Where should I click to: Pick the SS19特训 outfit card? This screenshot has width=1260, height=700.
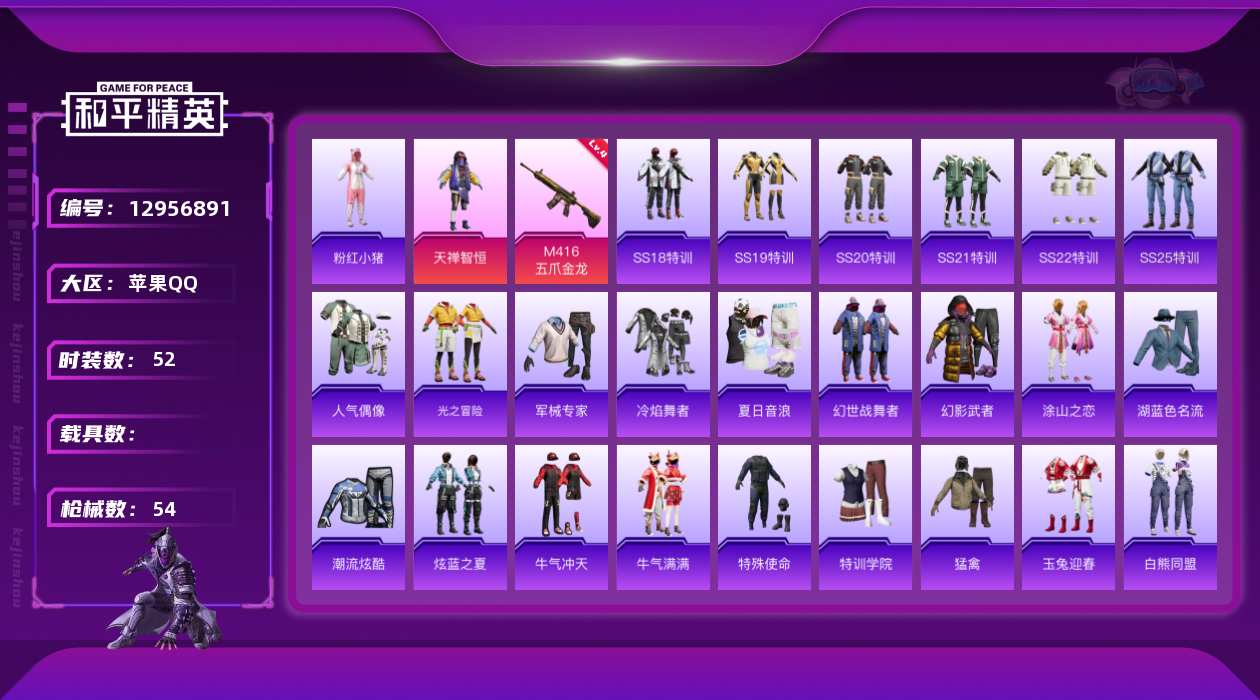click(x=764, y=210)
